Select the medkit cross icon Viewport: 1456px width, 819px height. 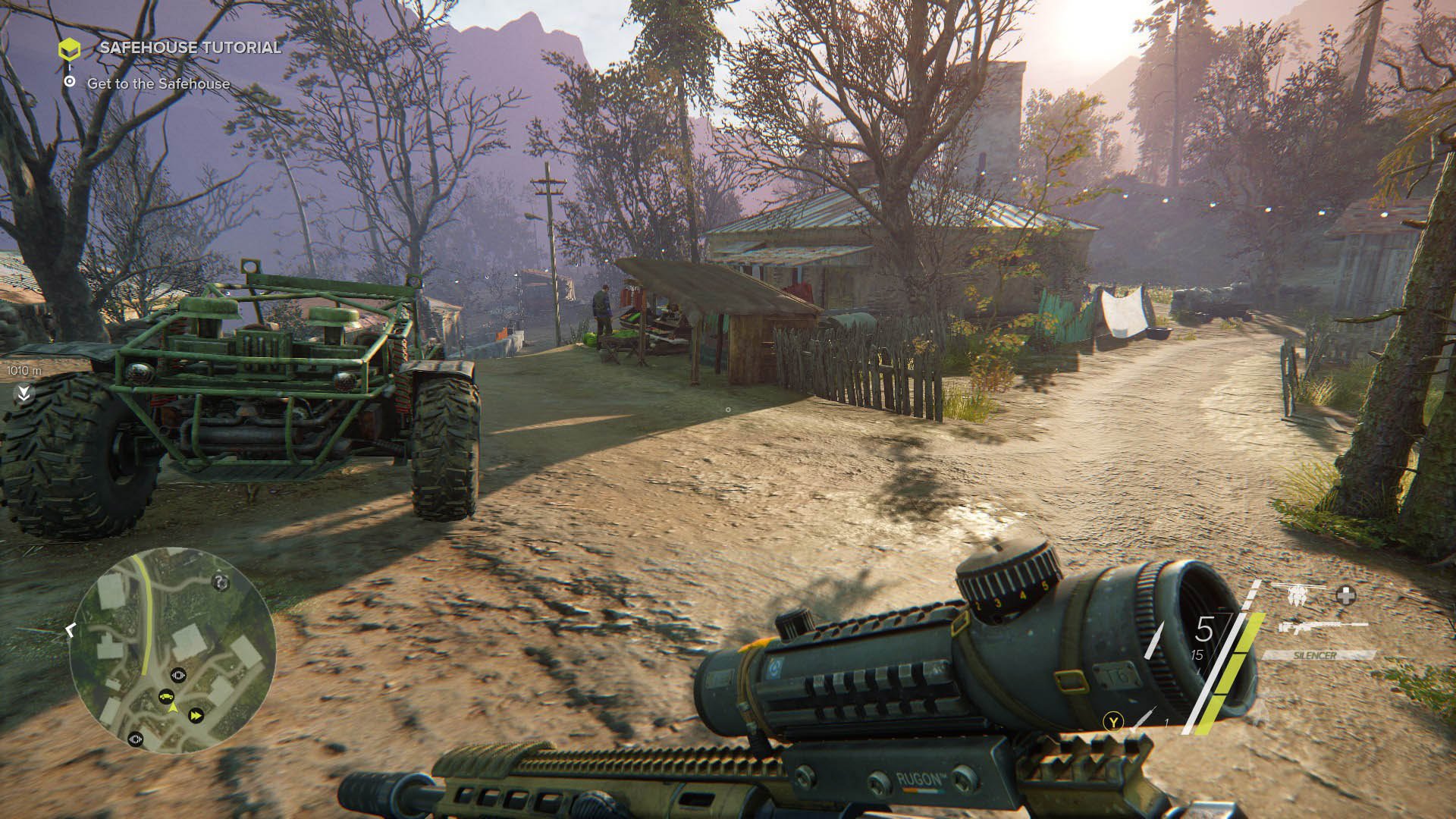point(1346,596)
